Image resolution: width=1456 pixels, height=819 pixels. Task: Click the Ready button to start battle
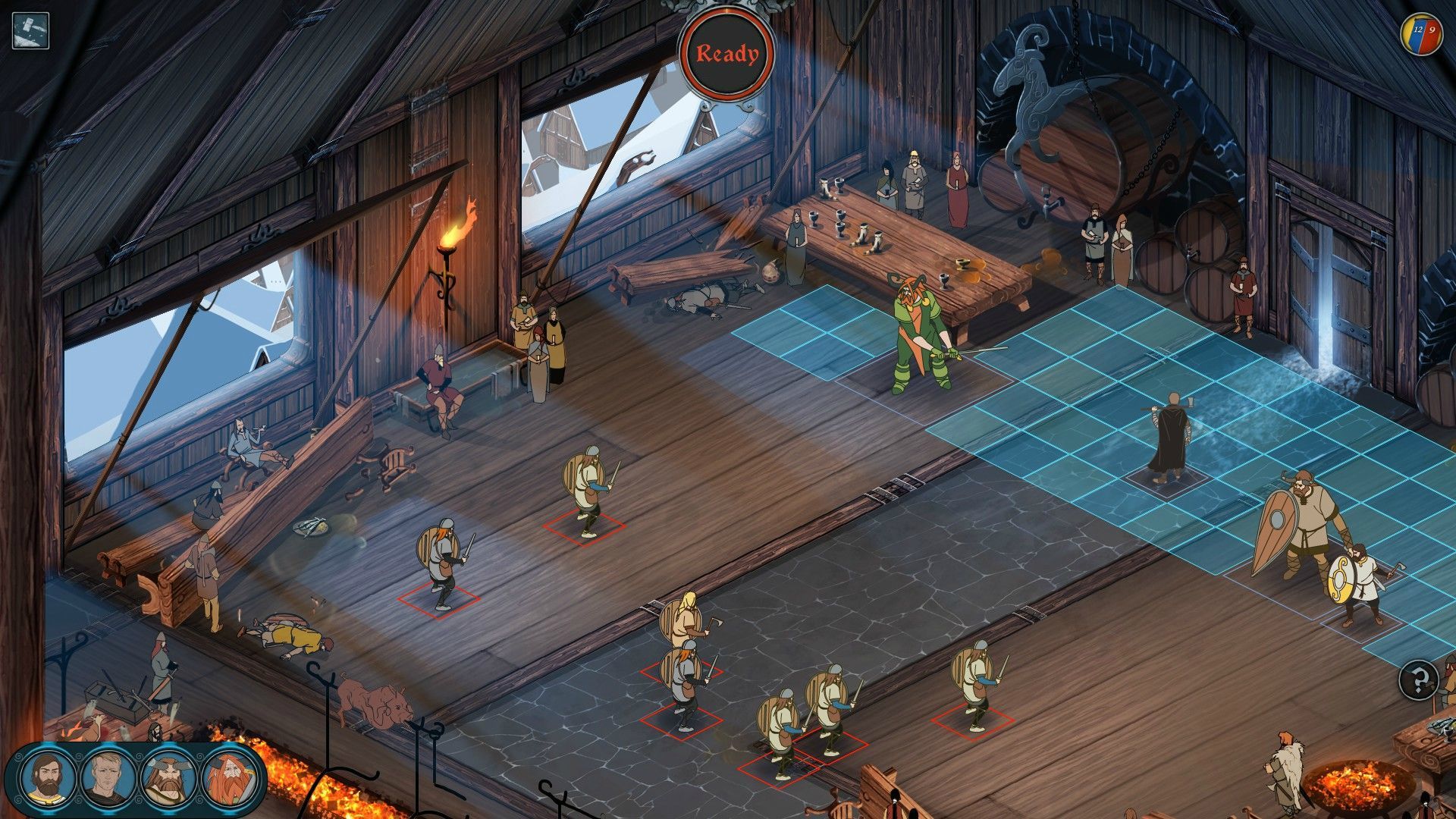point(726,54)
